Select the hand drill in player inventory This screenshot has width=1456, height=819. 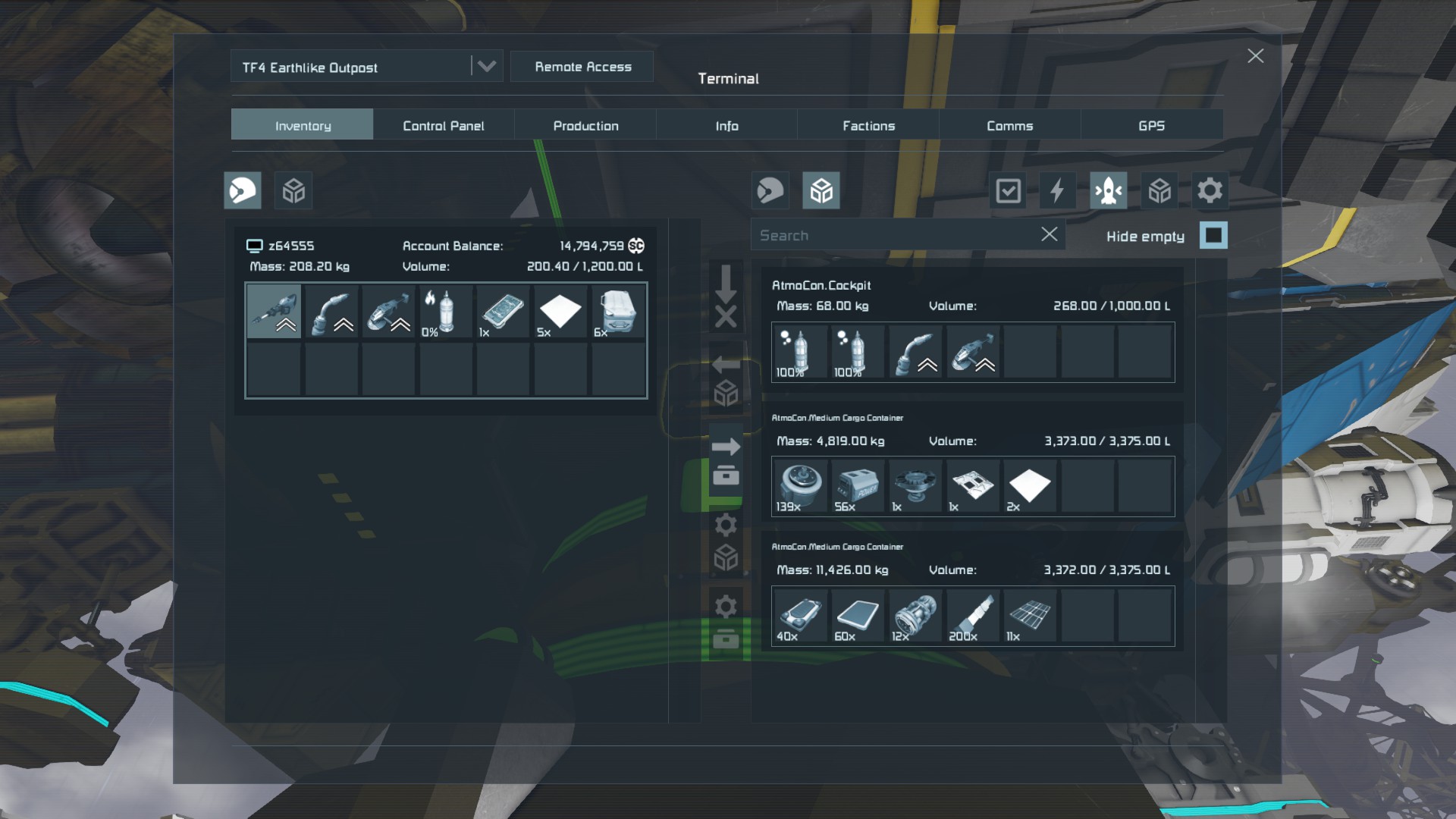point(274,312)
